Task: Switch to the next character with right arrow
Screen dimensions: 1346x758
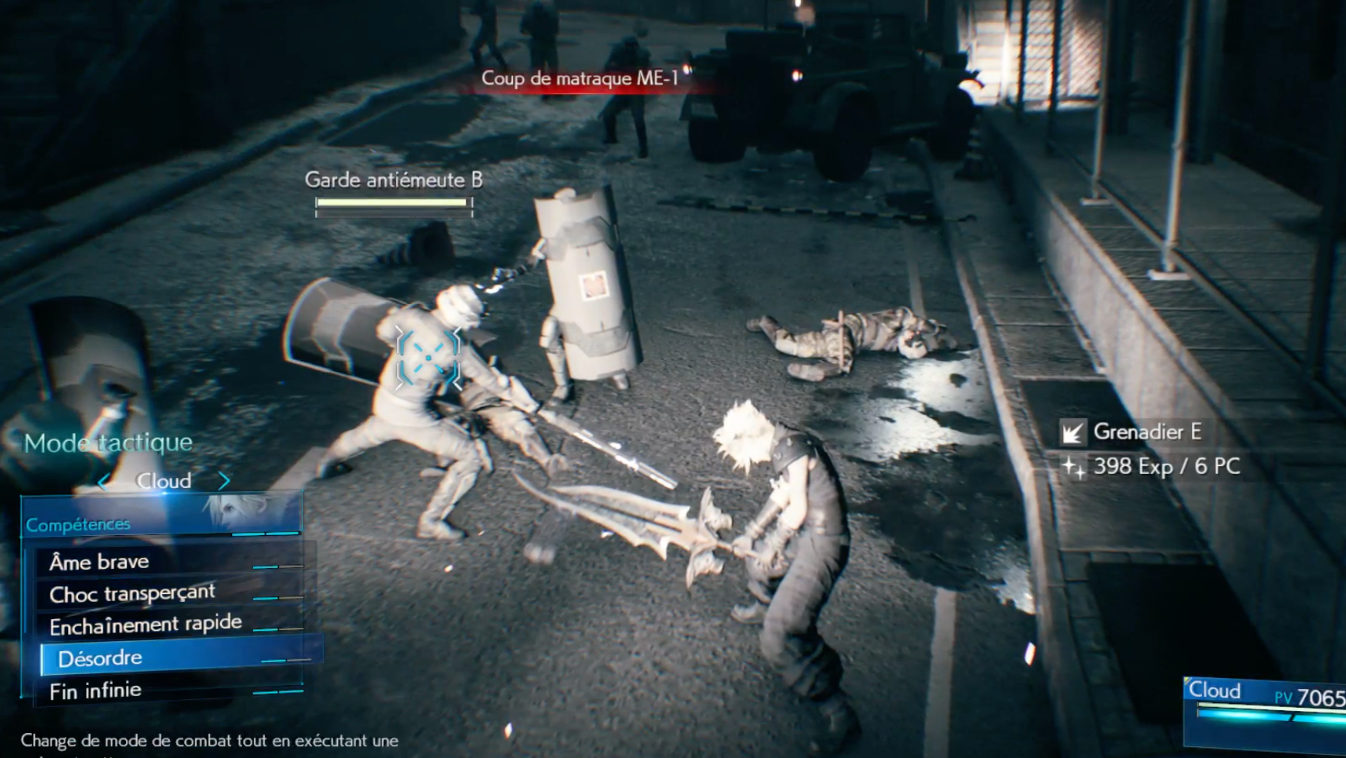Action: (x=224, y=481)
